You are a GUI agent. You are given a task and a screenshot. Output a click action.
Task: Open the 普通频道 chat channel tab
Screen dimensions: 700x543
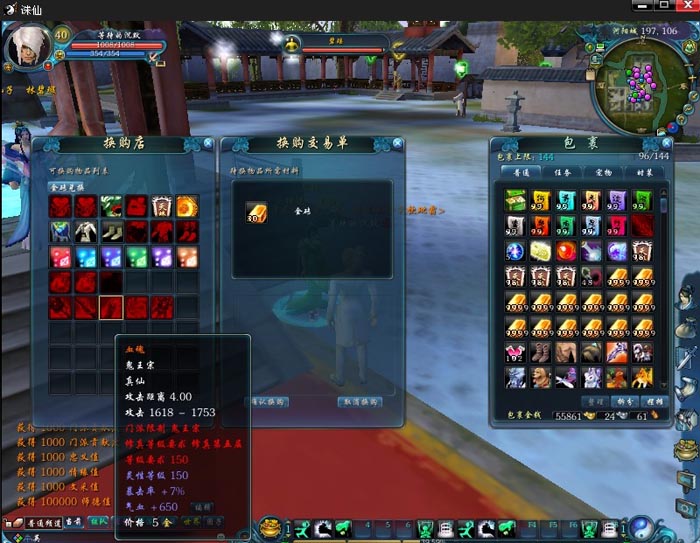(x=42, y=522)
